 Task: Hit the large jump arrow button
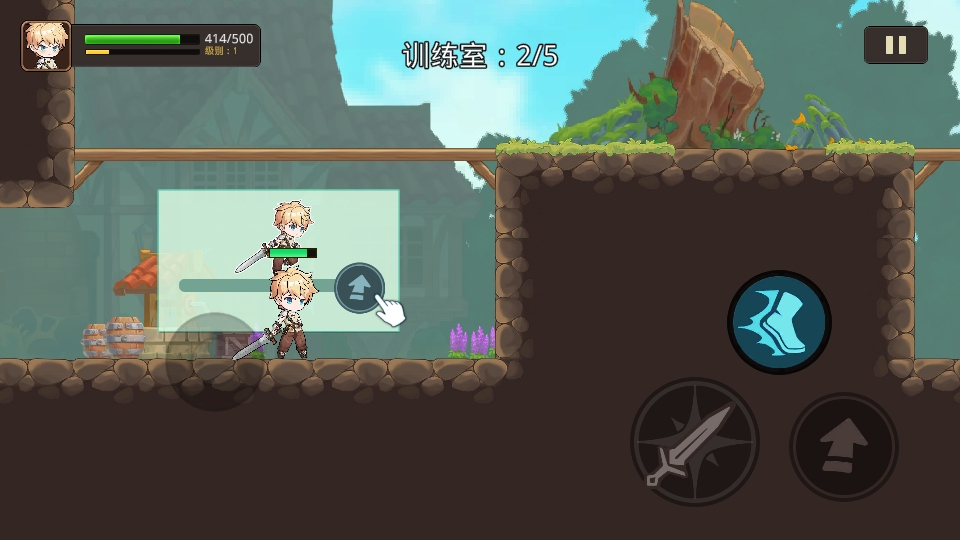[x=844, y=446]
